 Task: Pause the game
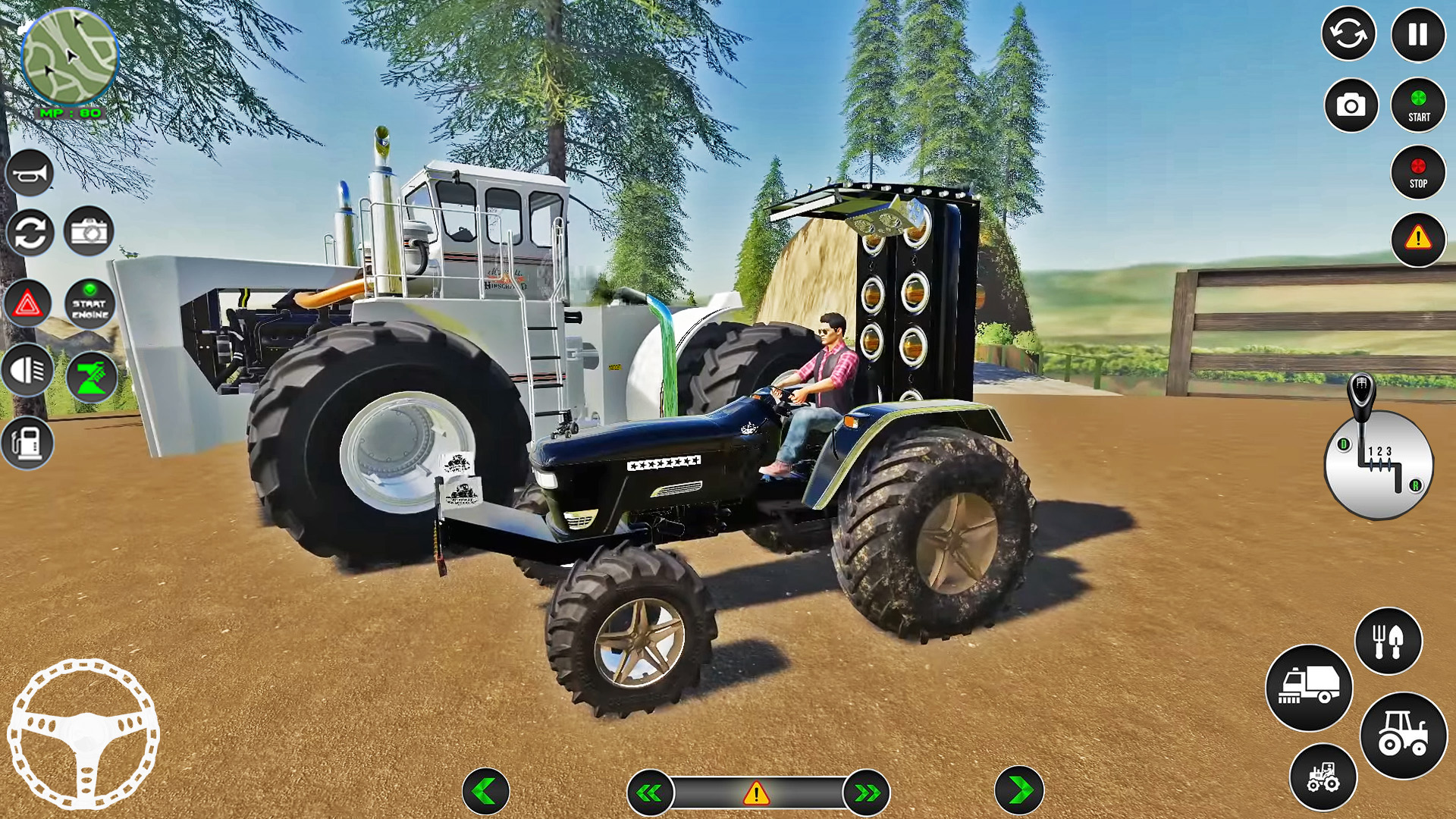(x=1417, y=35)
